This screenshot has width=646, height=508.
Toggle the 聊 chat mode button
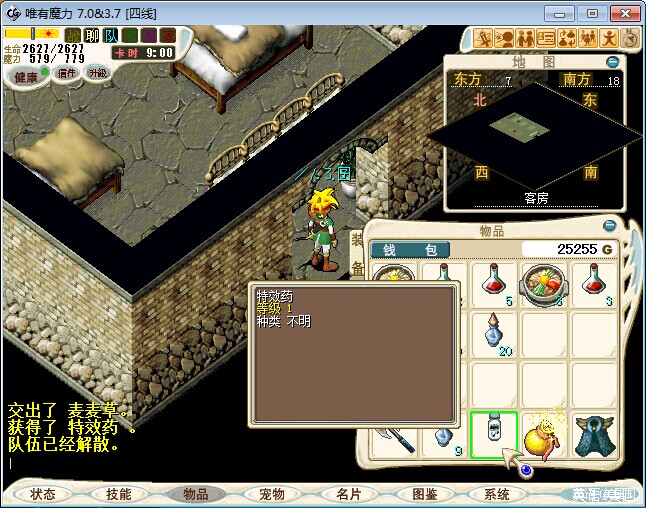click(92, 36)
